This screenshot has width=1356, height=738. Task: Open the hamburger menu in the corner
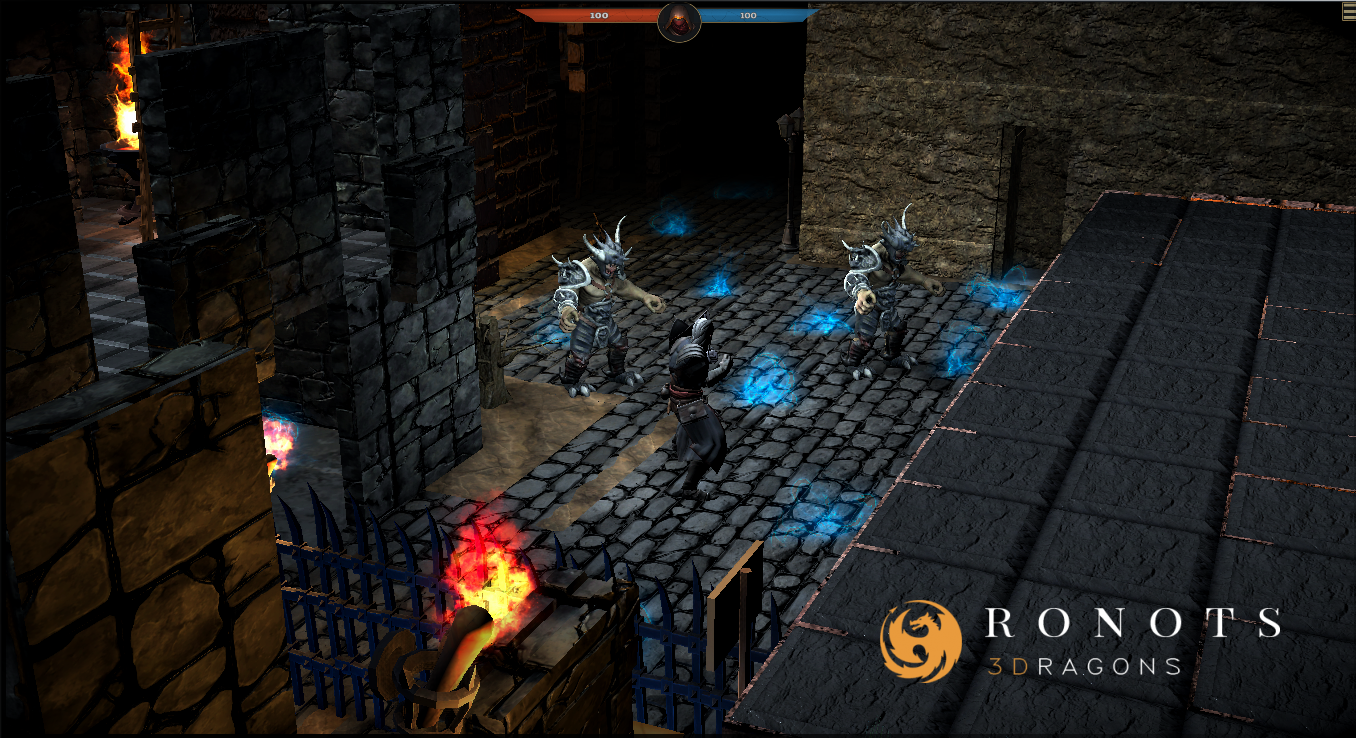(1348, 11)
